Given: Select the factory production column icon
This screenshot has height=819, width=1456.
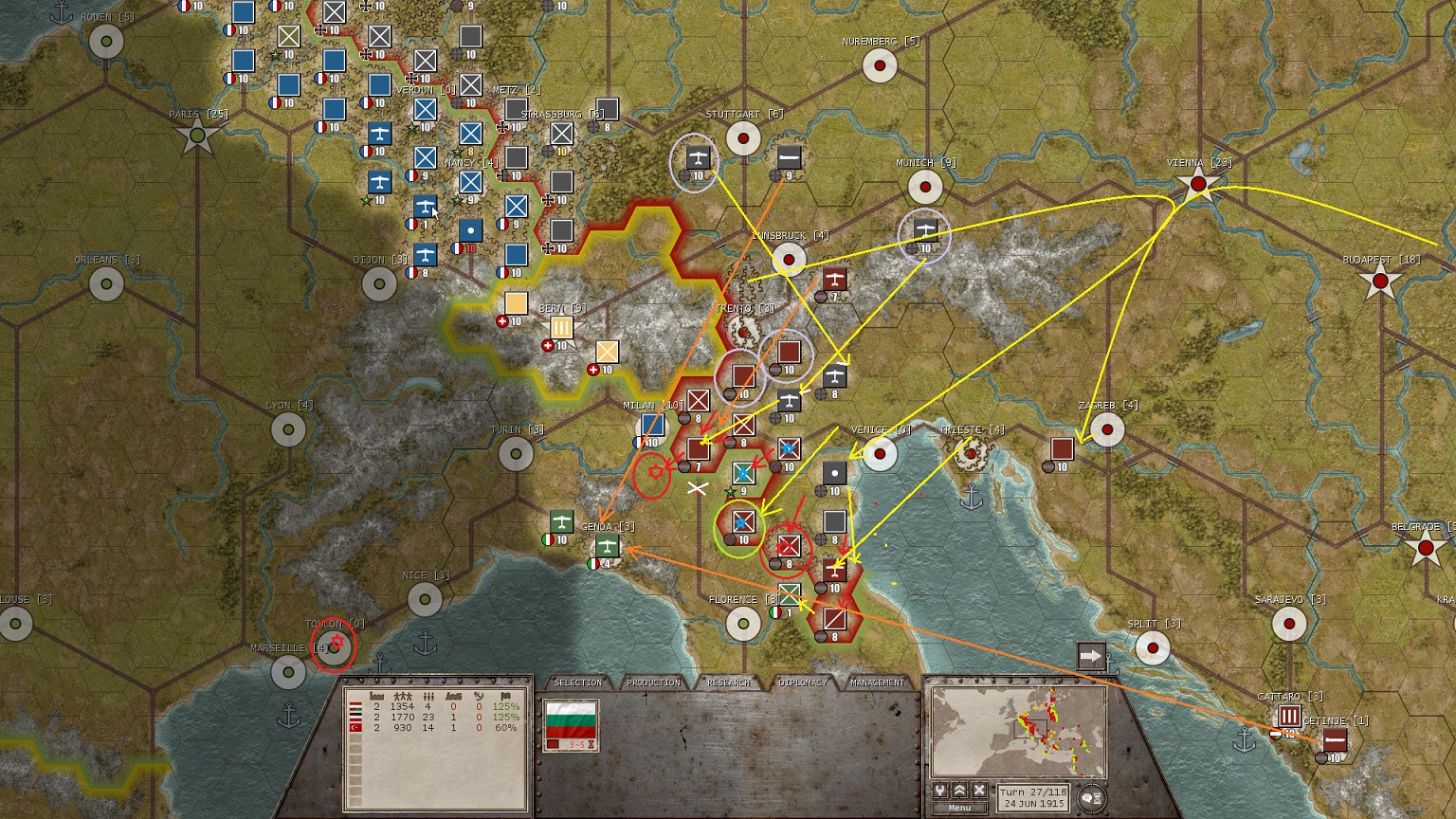Looking at the screenshot, I should (x=376, y=696).
